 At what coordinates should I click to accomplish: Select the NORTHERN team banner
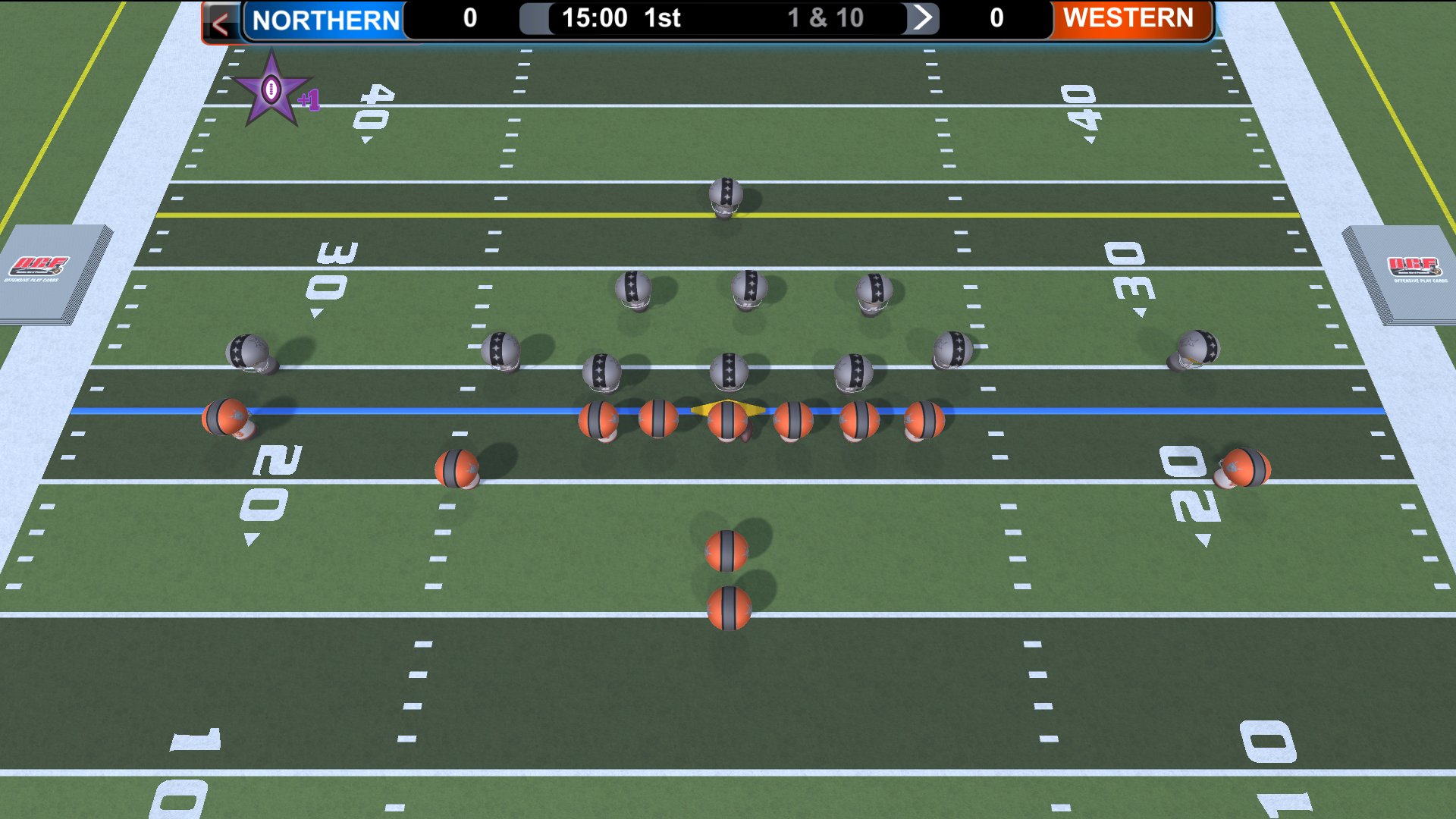[x=325, y=18]
